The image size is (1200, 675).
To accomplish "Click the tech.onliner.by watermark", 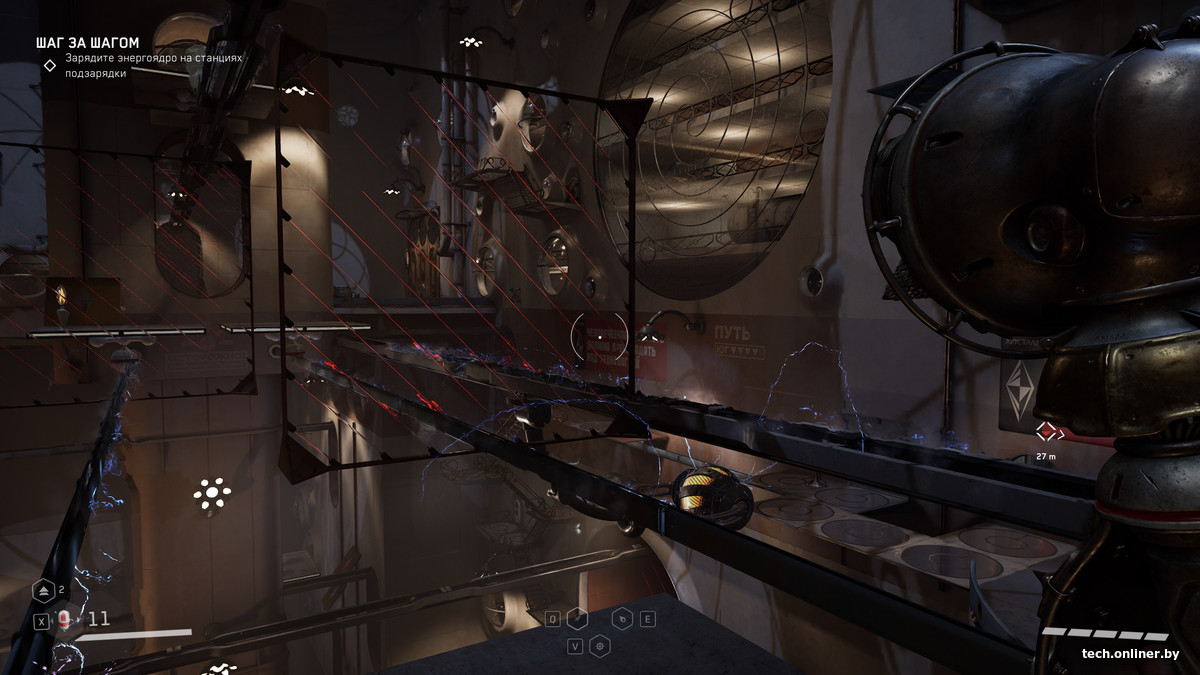I will click(x=1130, y=654).
